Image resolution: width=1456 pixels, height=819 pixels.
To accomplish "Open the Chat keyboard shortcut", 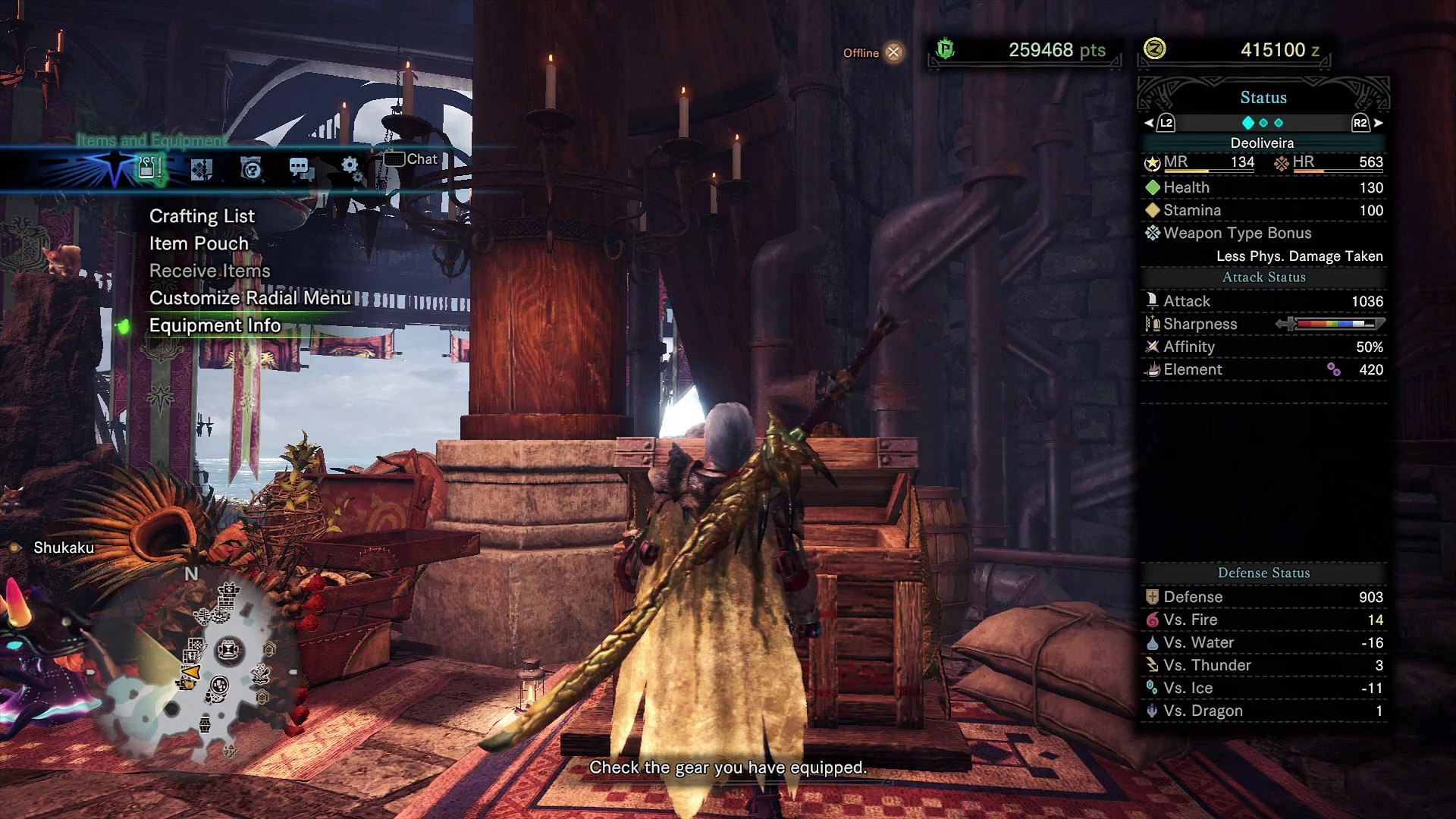I will (x=410, y=159).
